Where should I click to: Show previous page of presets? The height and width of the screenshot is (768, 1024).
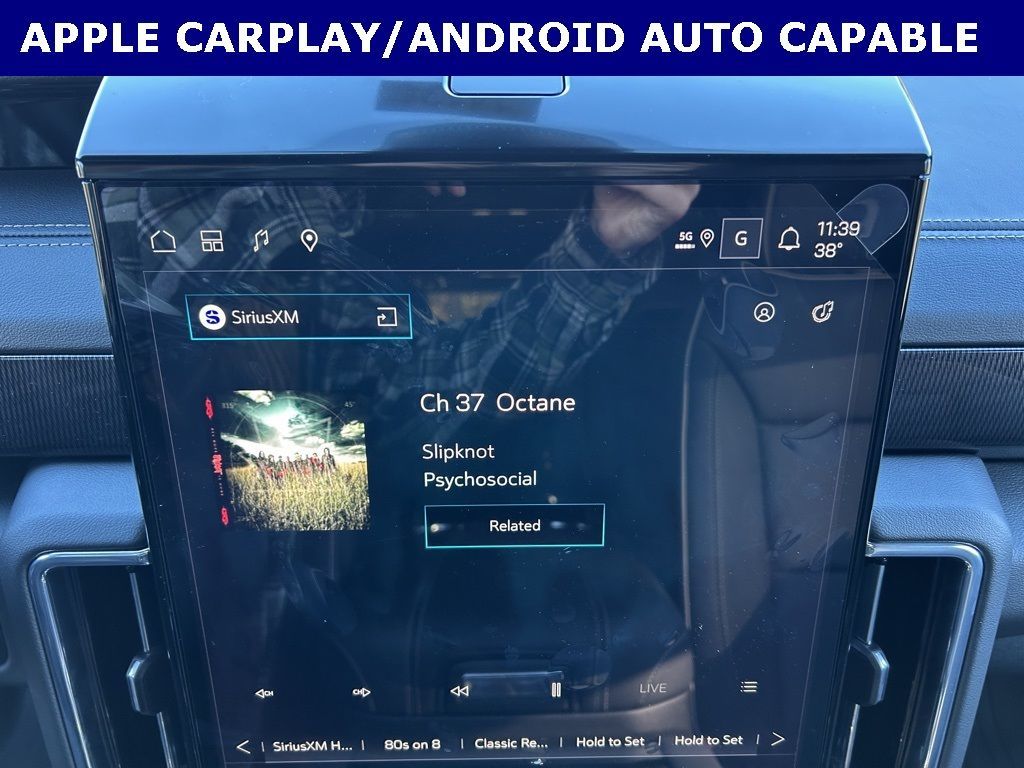click(x=243, y=746)
